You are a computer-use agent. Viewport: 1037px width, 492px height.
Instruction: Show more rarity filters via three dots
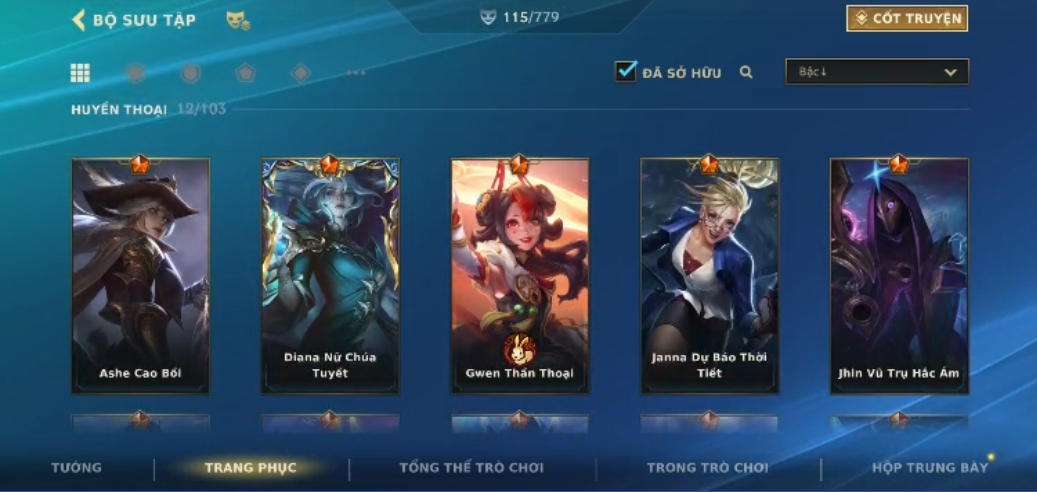(355, 73)
